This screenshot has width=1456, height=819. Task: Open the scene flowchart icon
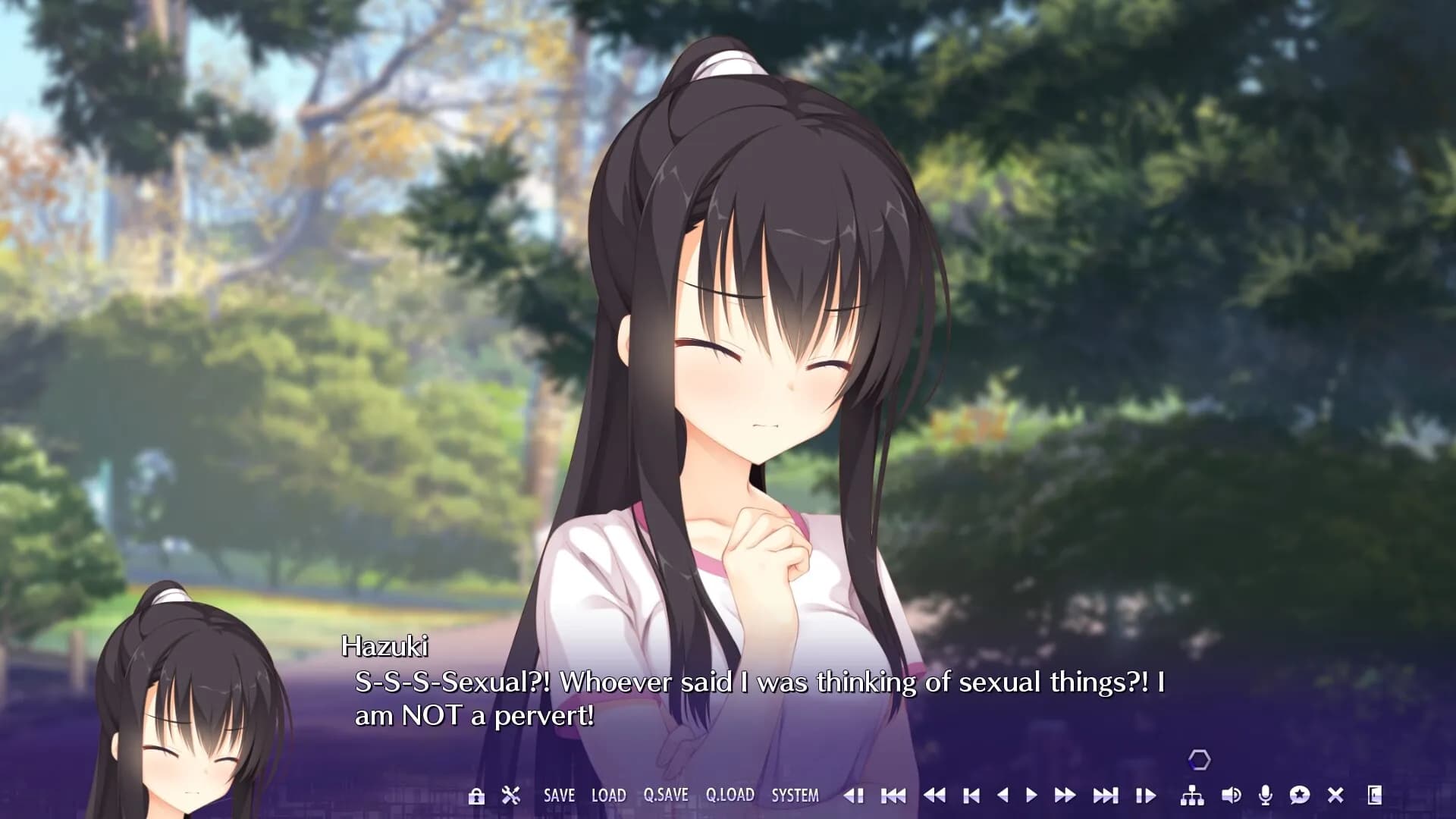pos(1192,795)
